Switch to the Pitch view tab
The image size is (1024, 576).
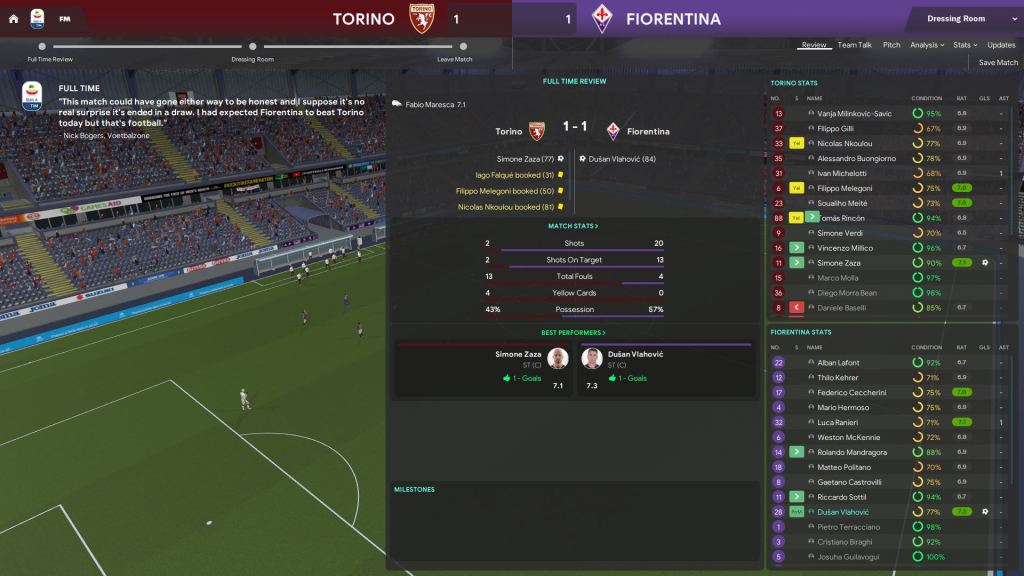tap(891, 45)
